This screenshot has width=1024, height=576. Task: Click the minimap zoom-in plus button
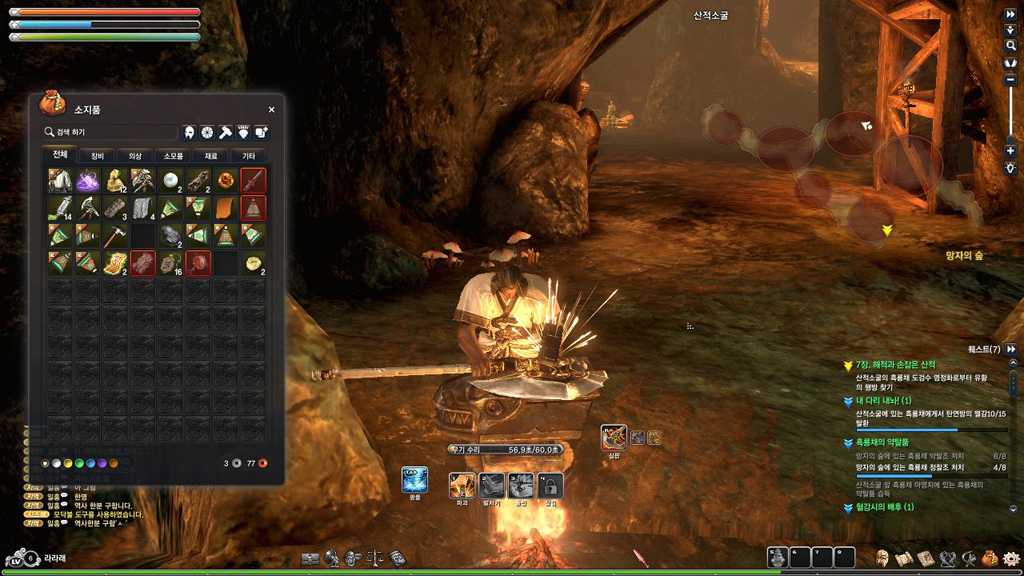click(x=1011, y=151)
